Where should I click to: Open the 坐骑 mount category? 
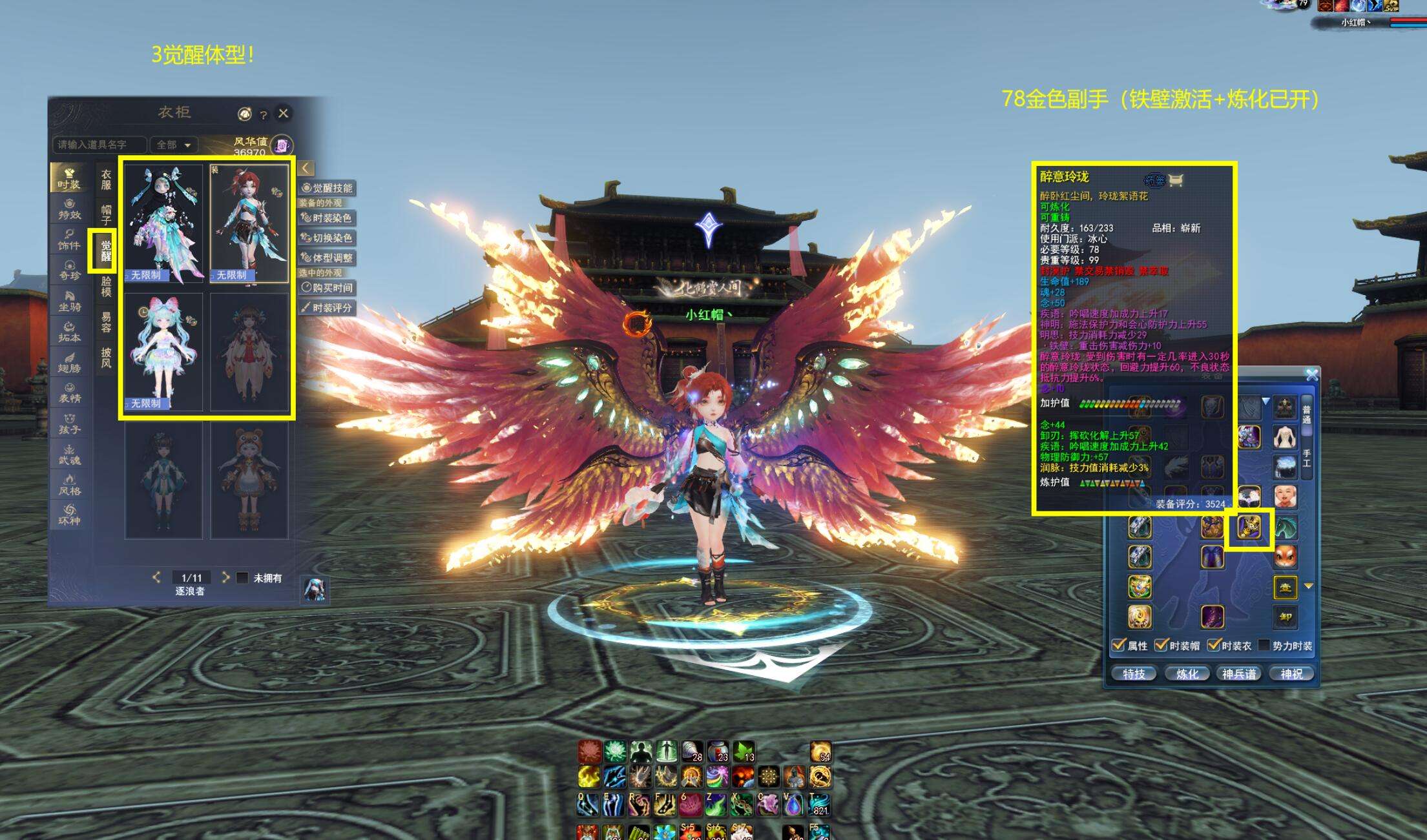69,301
